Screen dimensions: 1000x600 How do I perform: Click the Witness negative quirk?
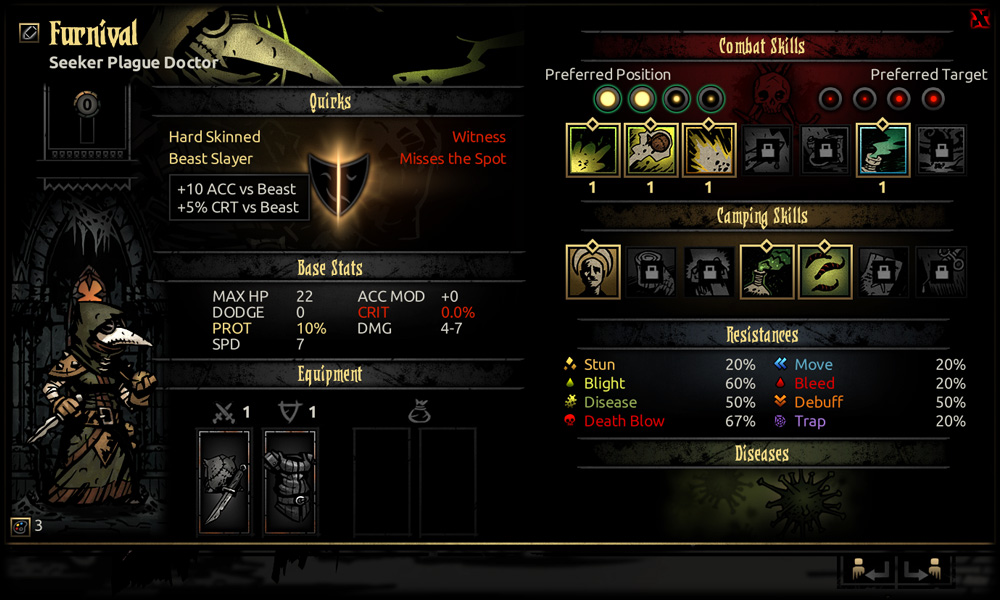(x=479, y=137)
